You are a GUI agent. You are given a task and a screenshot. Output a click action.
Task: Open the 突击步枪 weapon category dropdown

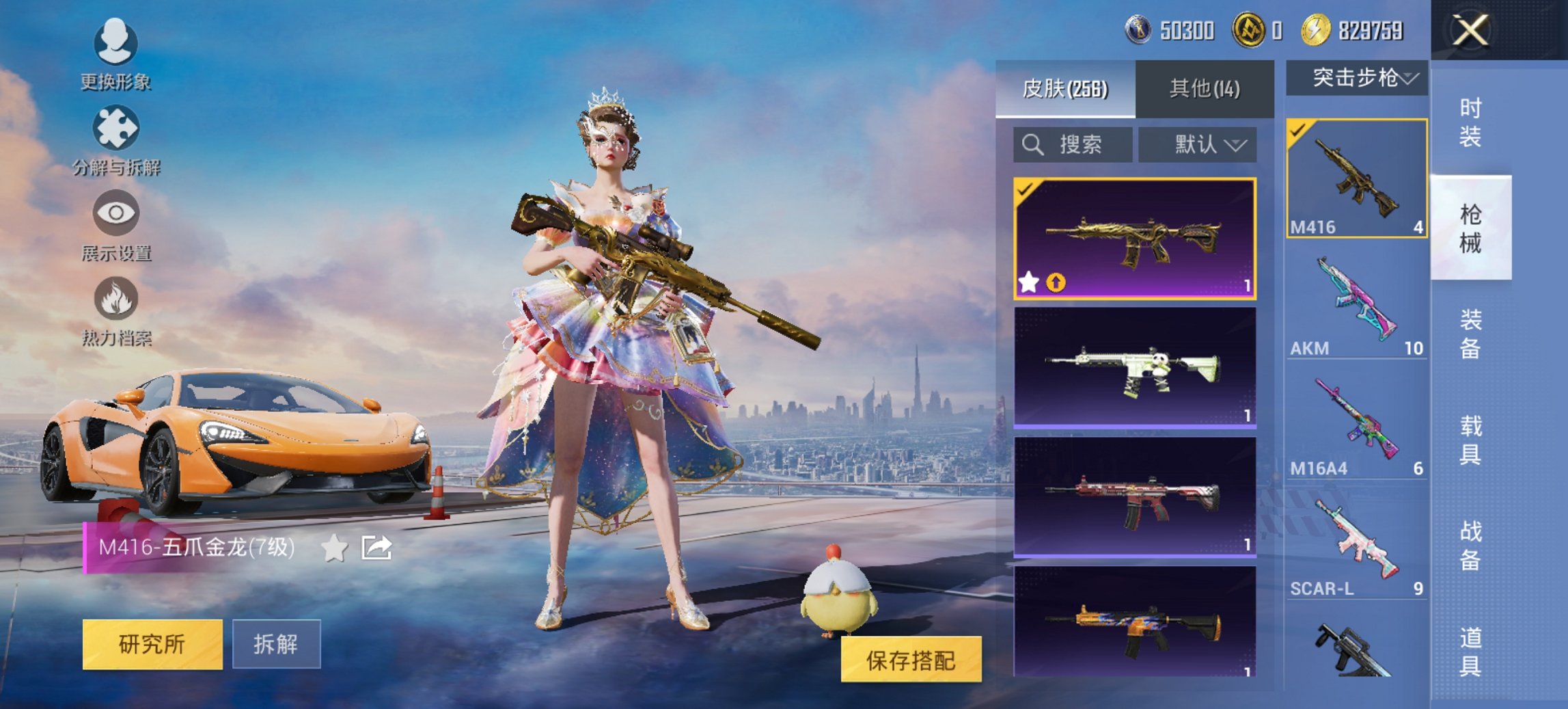coord(1356,77)
